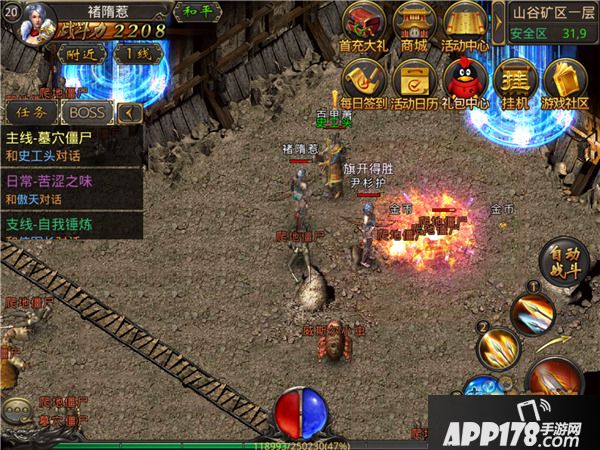Toggle the 自动战斗 auto-battle button
This screenshot has width=600, height=450.
564,264
